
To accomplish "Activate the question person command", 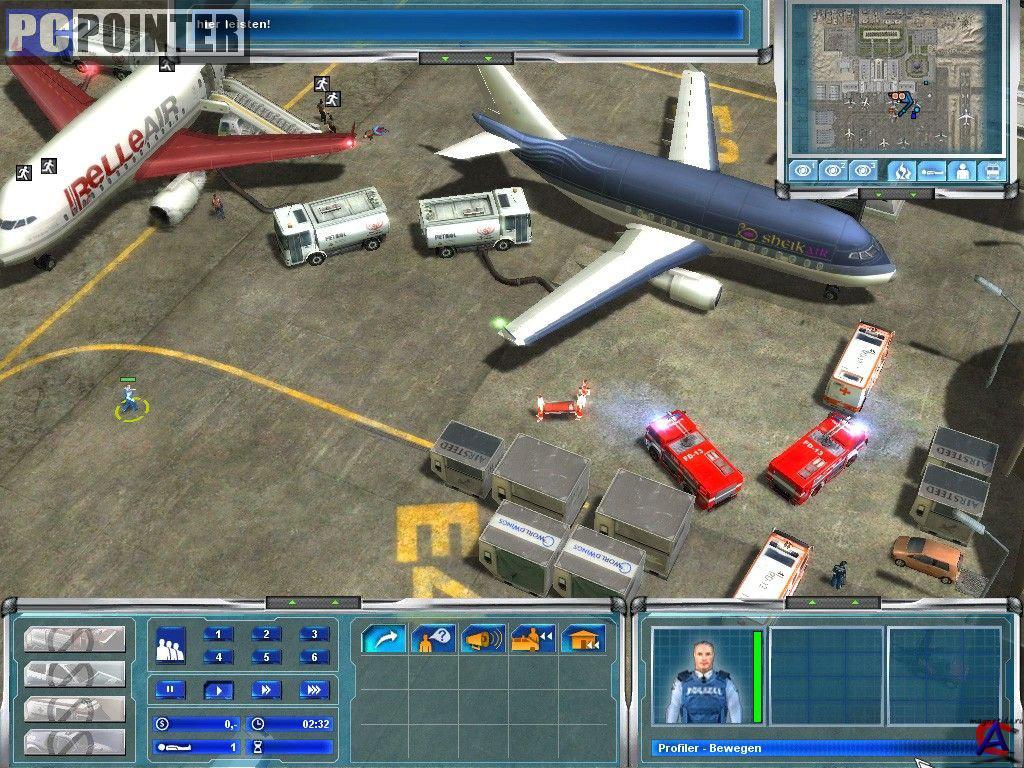I will click(x=434, y=639).
